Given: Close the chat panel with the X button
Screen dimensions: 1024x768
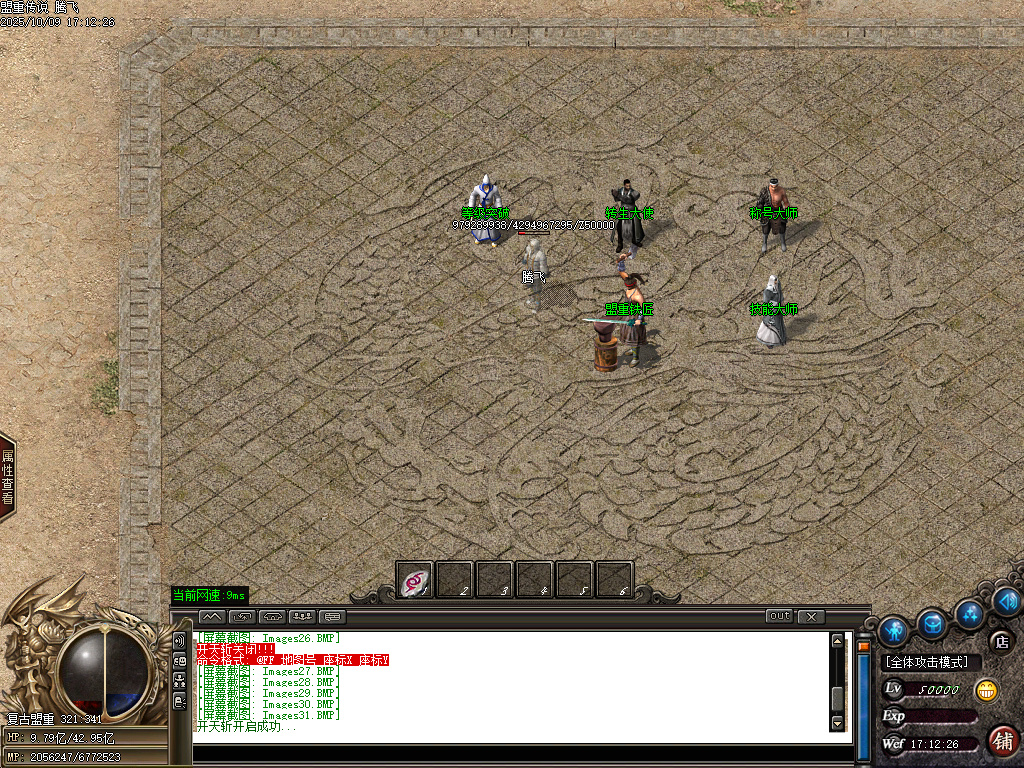Looking at the screenshot, I should coord(811,616).
